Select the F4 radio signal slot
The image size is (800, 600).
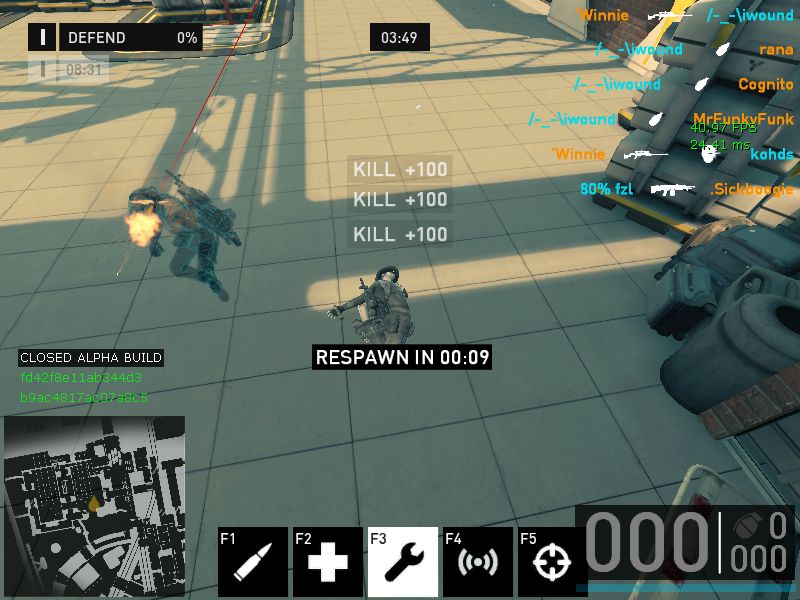[478, 562]
